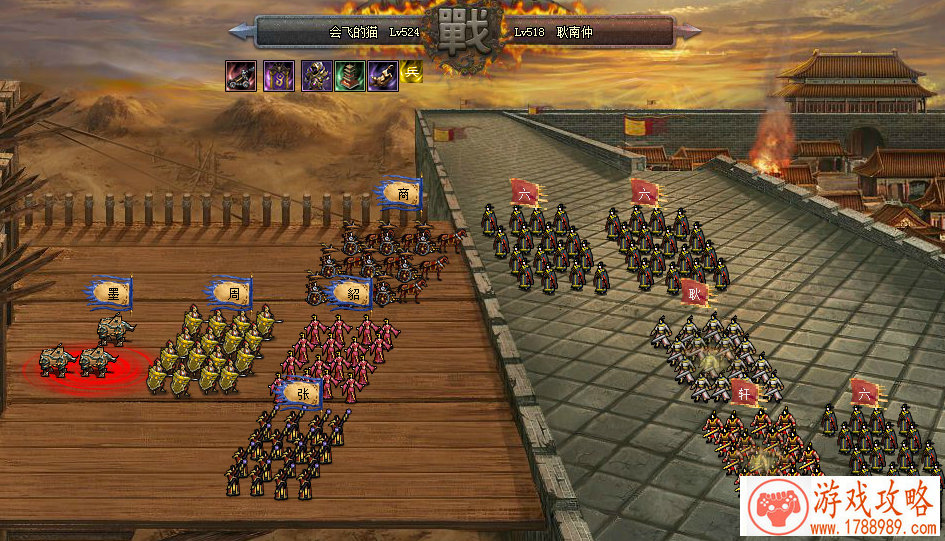The height and width of the screenshot is (541, 945).
Task: Target the enemy 耿 banner
Action: 695,294
